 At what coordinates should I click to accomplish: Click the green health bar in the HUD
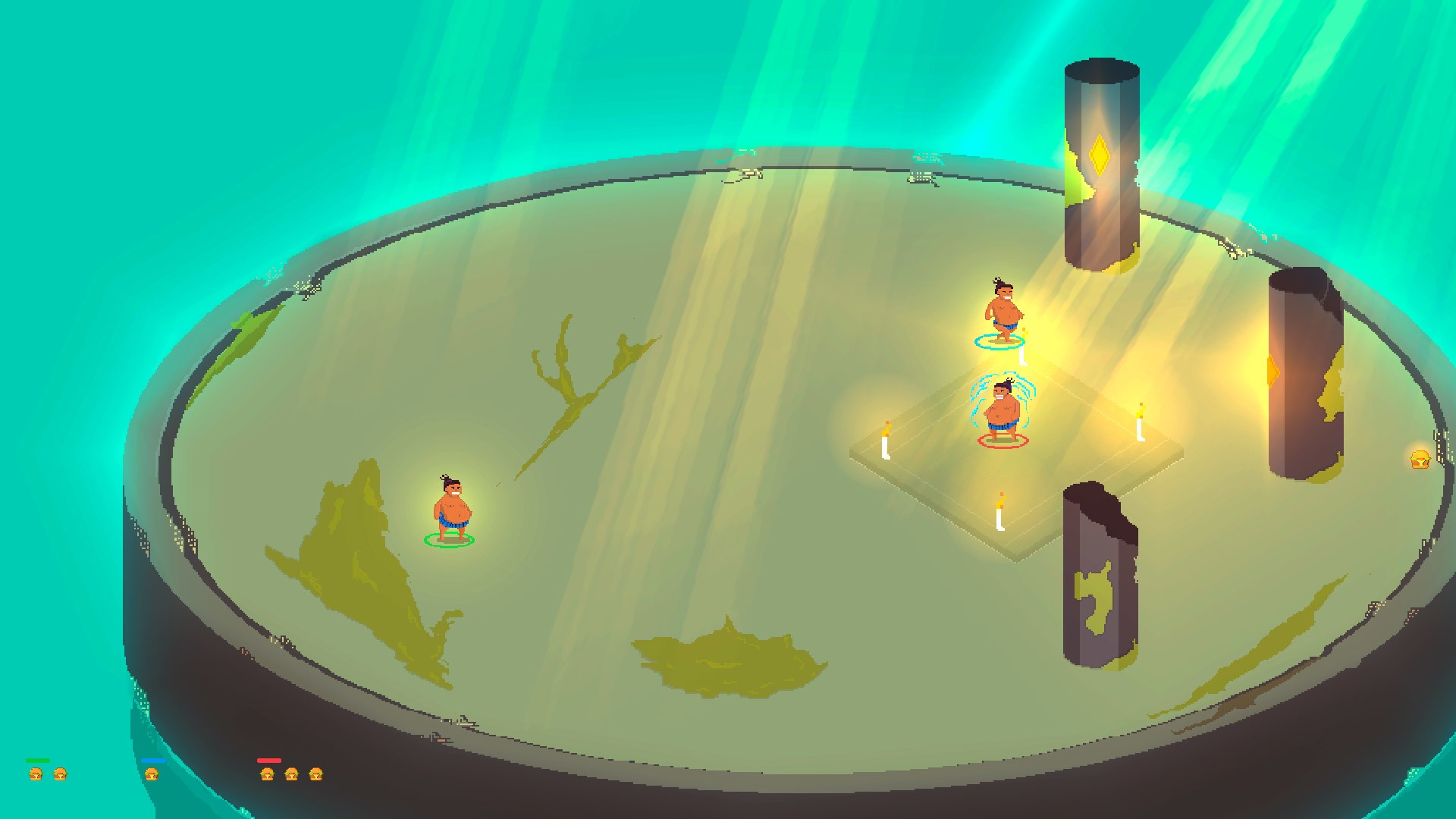pos(38,760)
